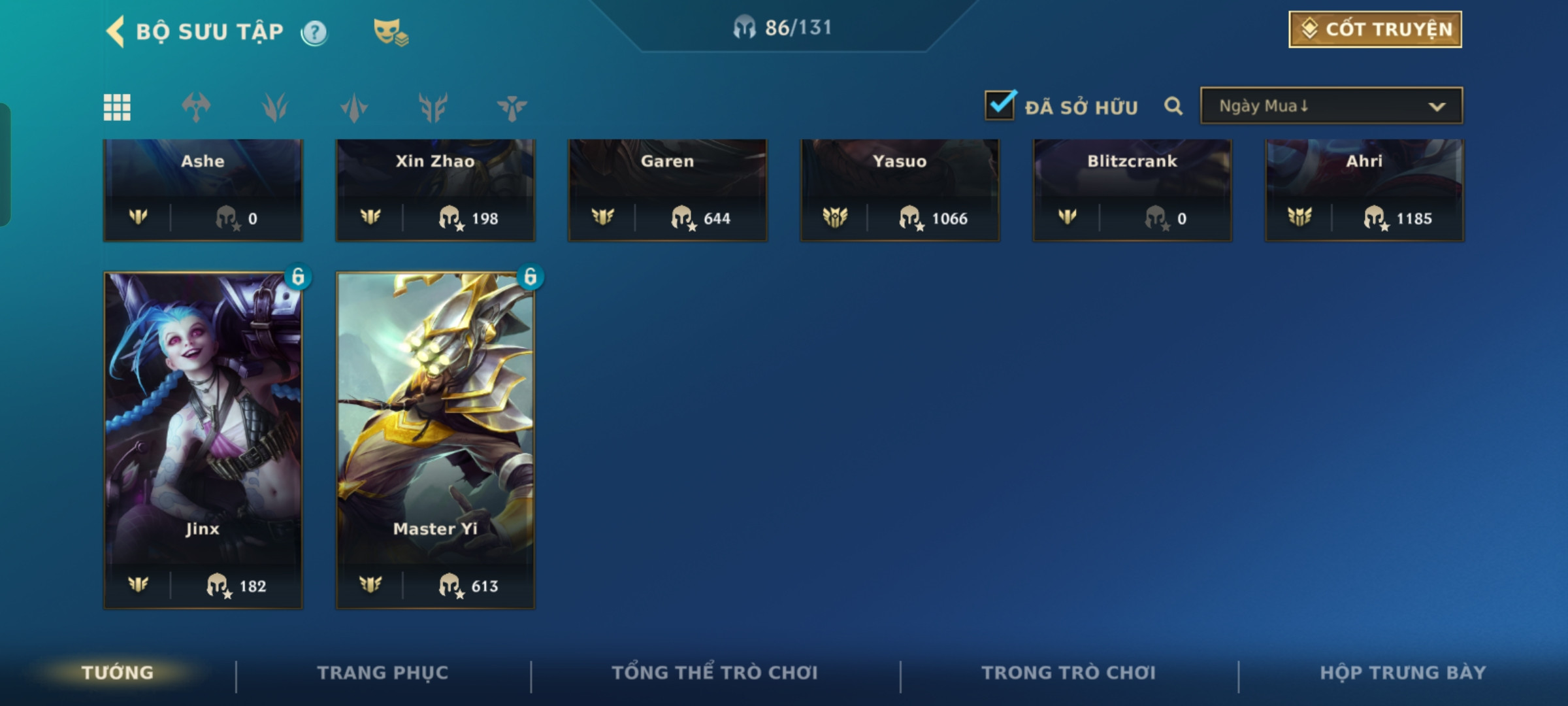Pick the Garen champion card

pyautogui.click(x=667, y=190)
